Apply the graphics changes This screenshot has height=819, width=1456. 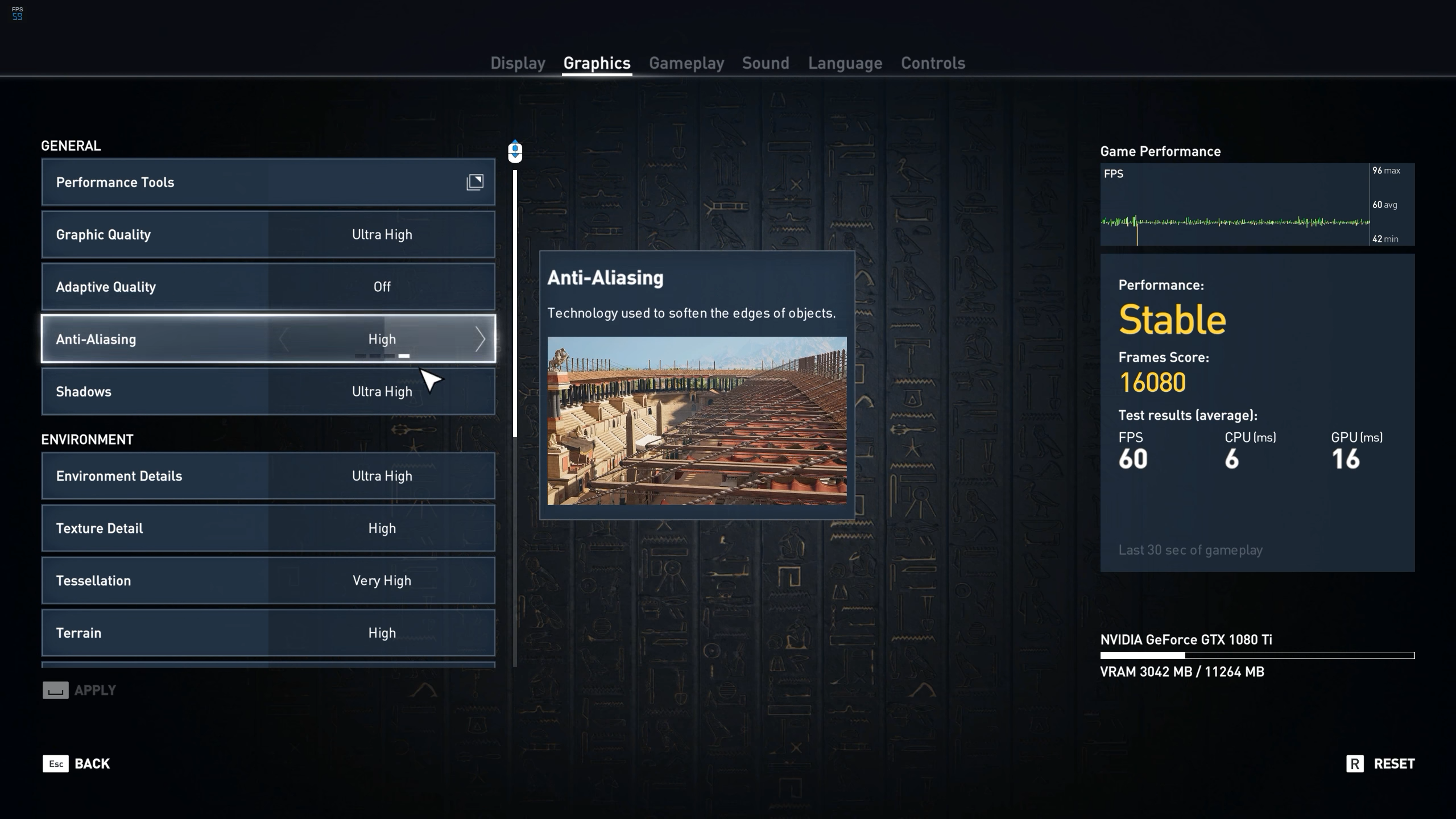80,690
